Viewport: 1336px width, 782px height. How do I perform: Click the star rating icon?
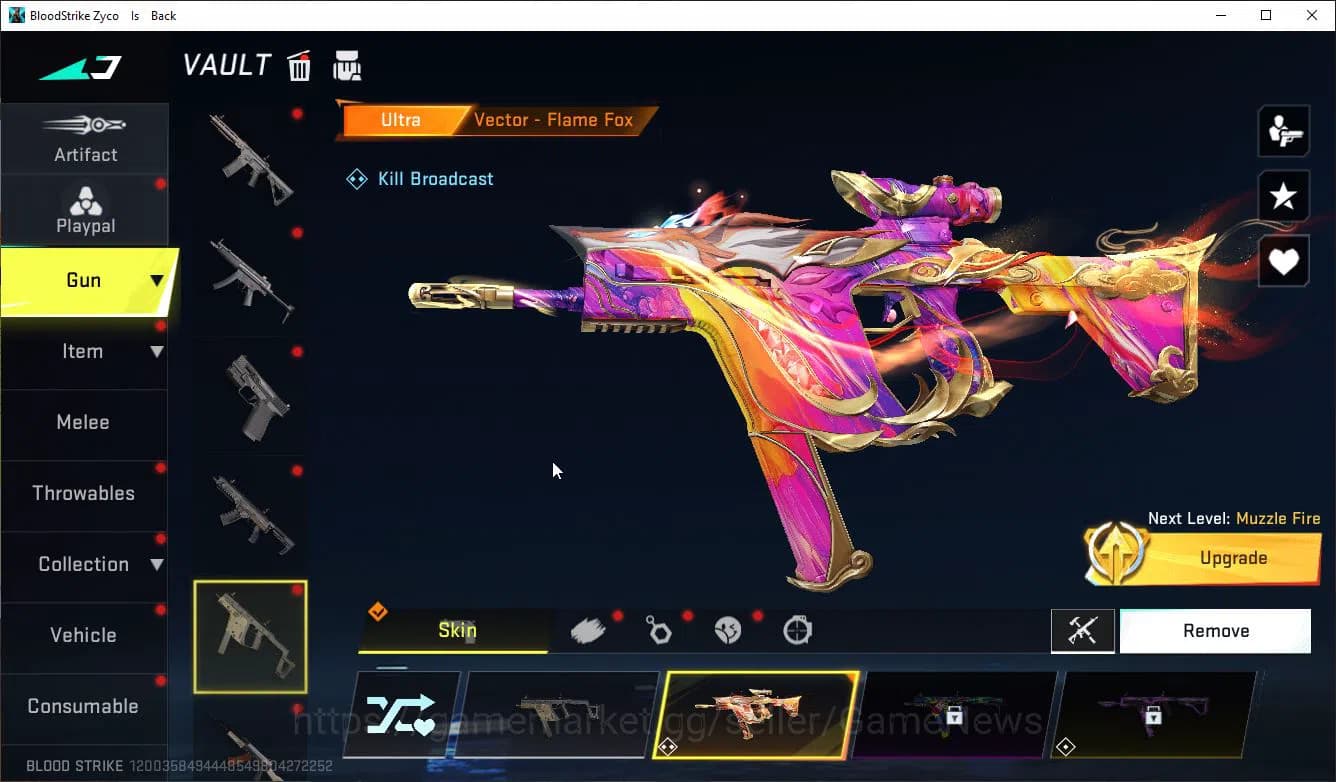(x=1283, y=196)
